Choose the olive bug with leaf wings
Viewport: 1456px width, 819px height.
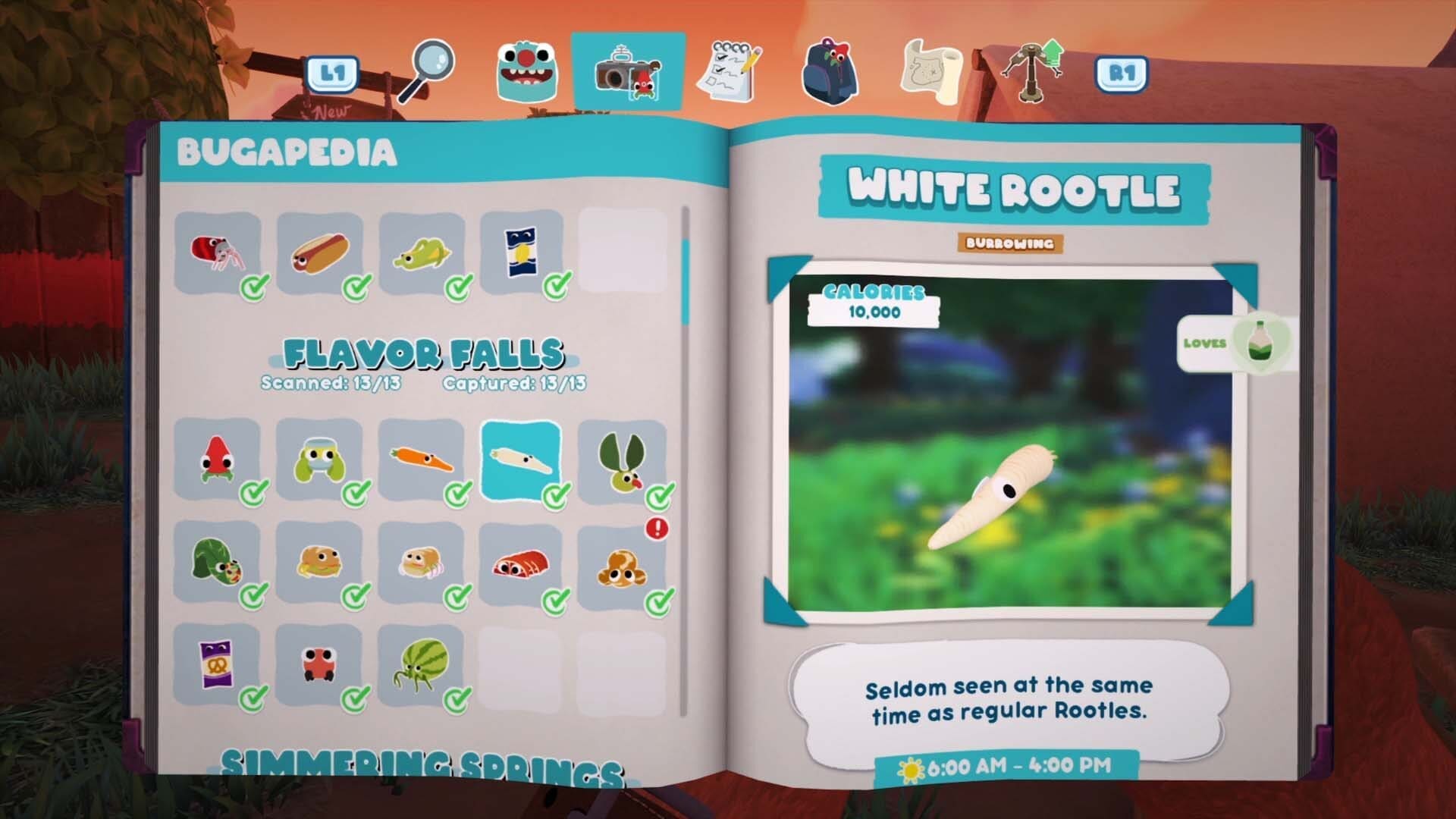pyautogui.click(x=621, y=460)
